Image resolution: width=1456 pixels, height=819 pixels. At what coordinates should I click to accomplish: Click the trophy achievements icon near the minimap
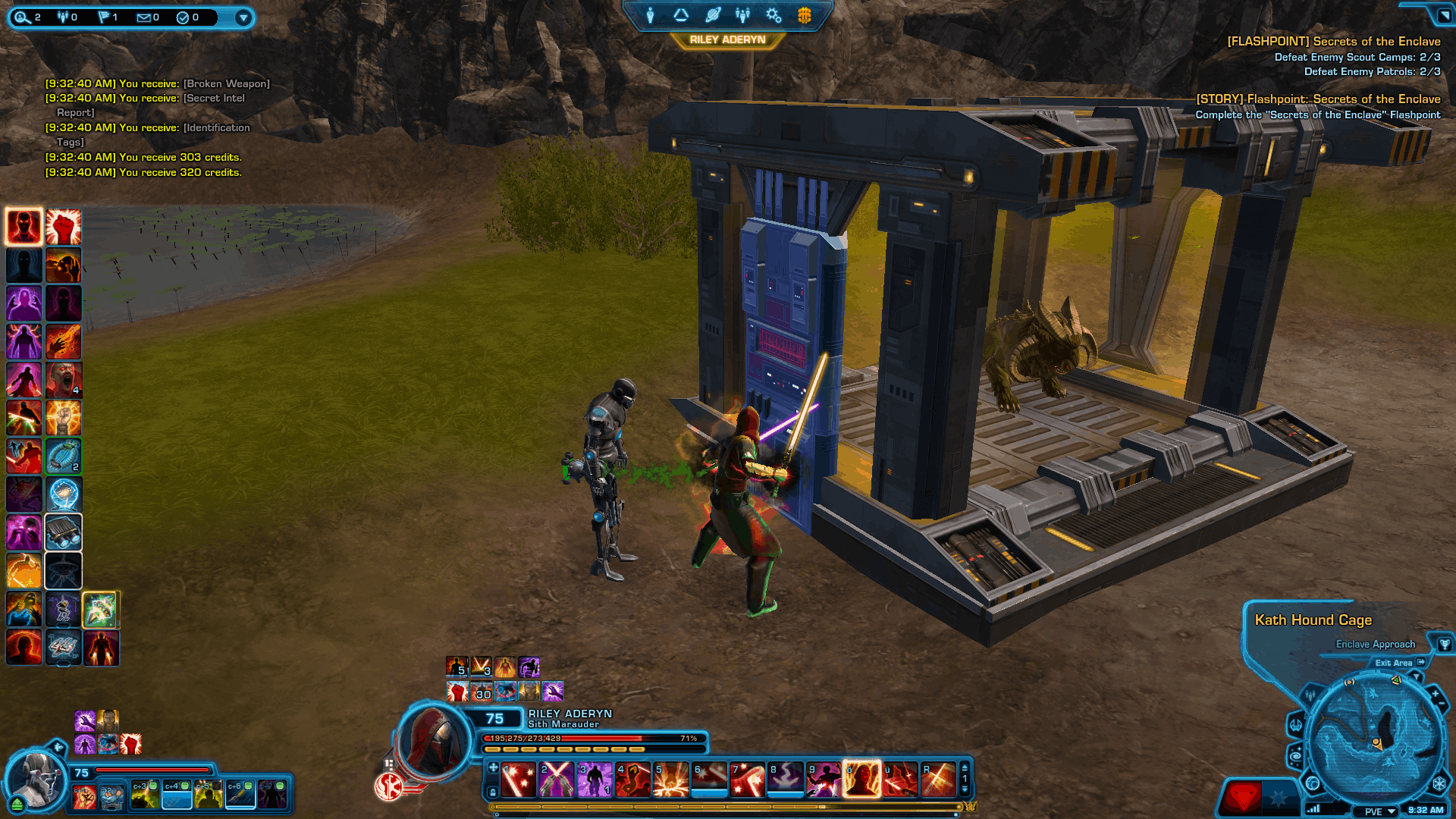click(x=1445, y=644)
